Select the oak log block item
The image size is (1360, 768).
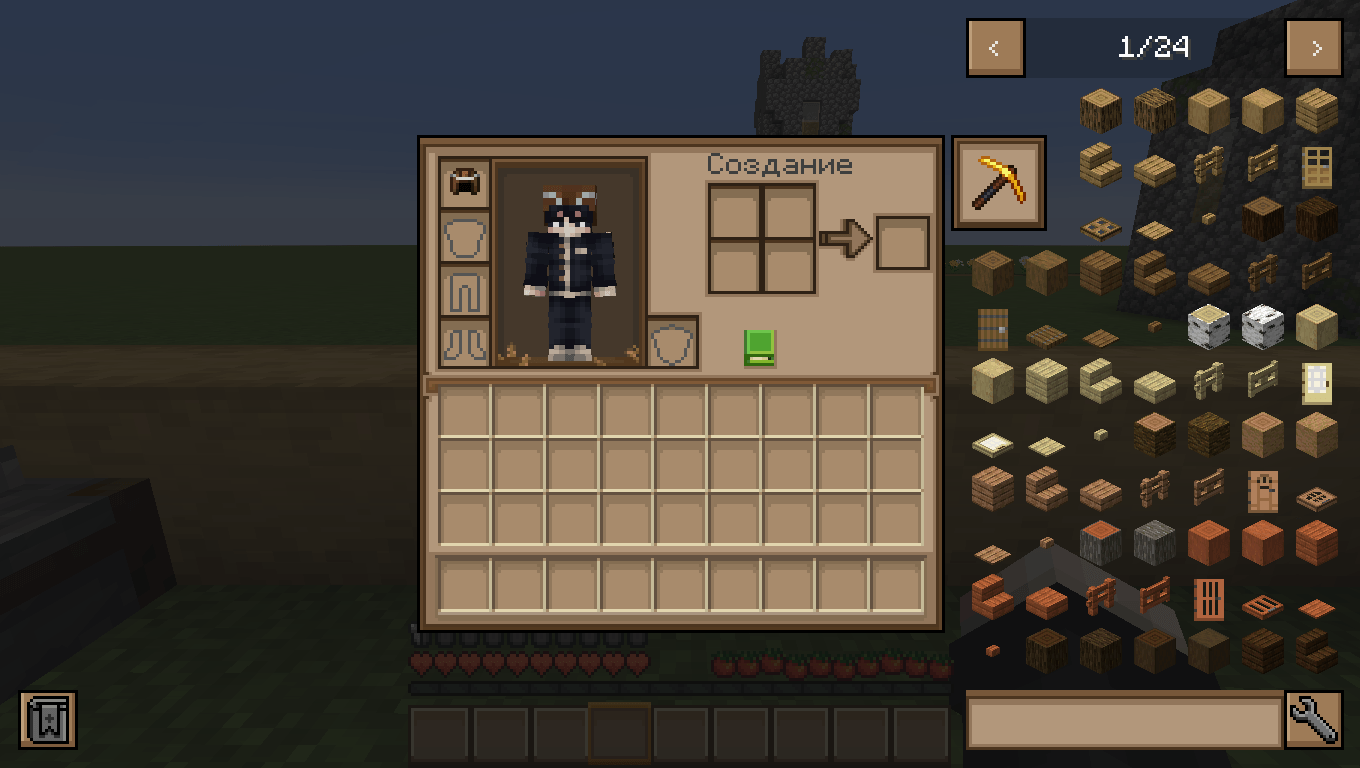coord(1100,110)
